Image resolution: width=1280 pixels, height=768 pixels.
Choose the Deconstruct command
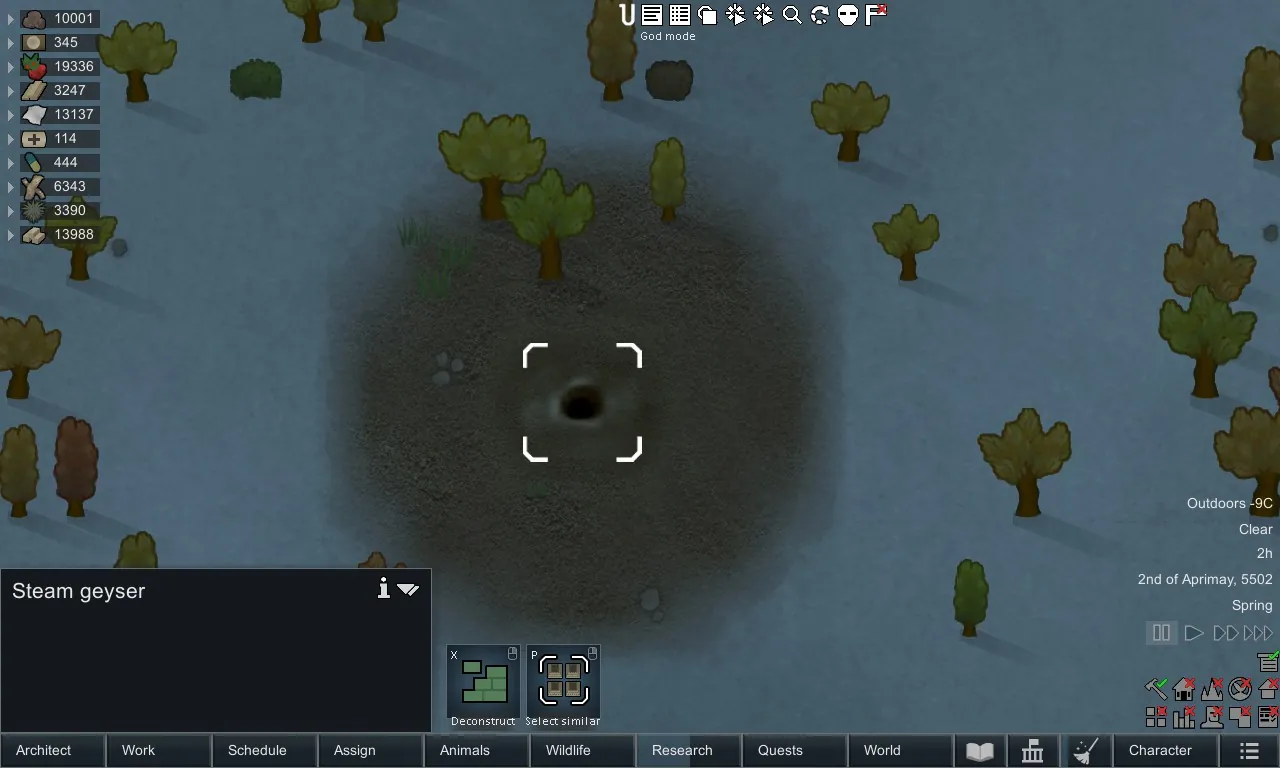point(483,685)
